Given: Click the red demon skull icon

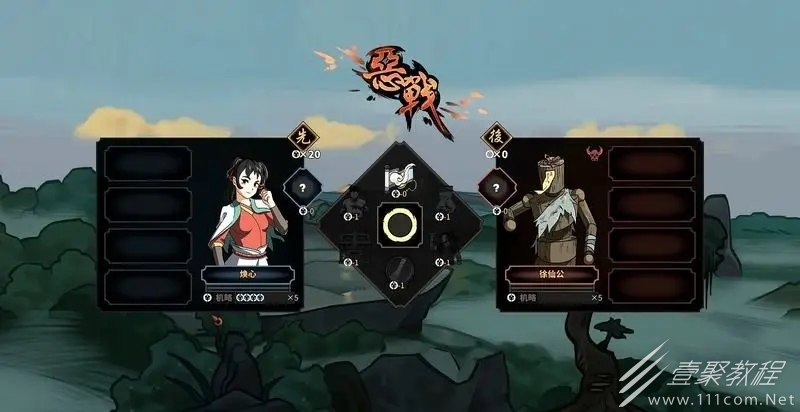Looking at the screenshot, I should (x=593, y=154).
